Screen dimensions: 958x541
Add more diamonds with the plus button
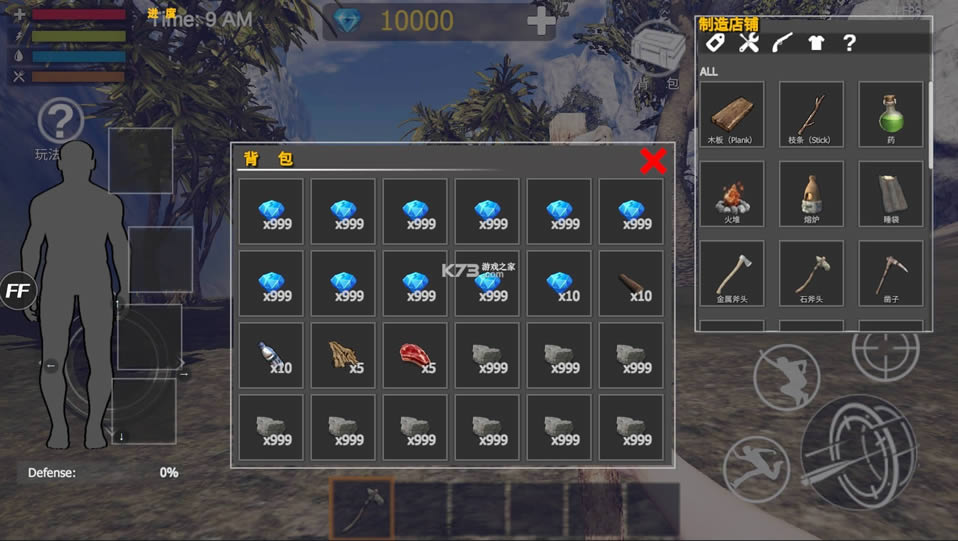click(x=541, y=21)
